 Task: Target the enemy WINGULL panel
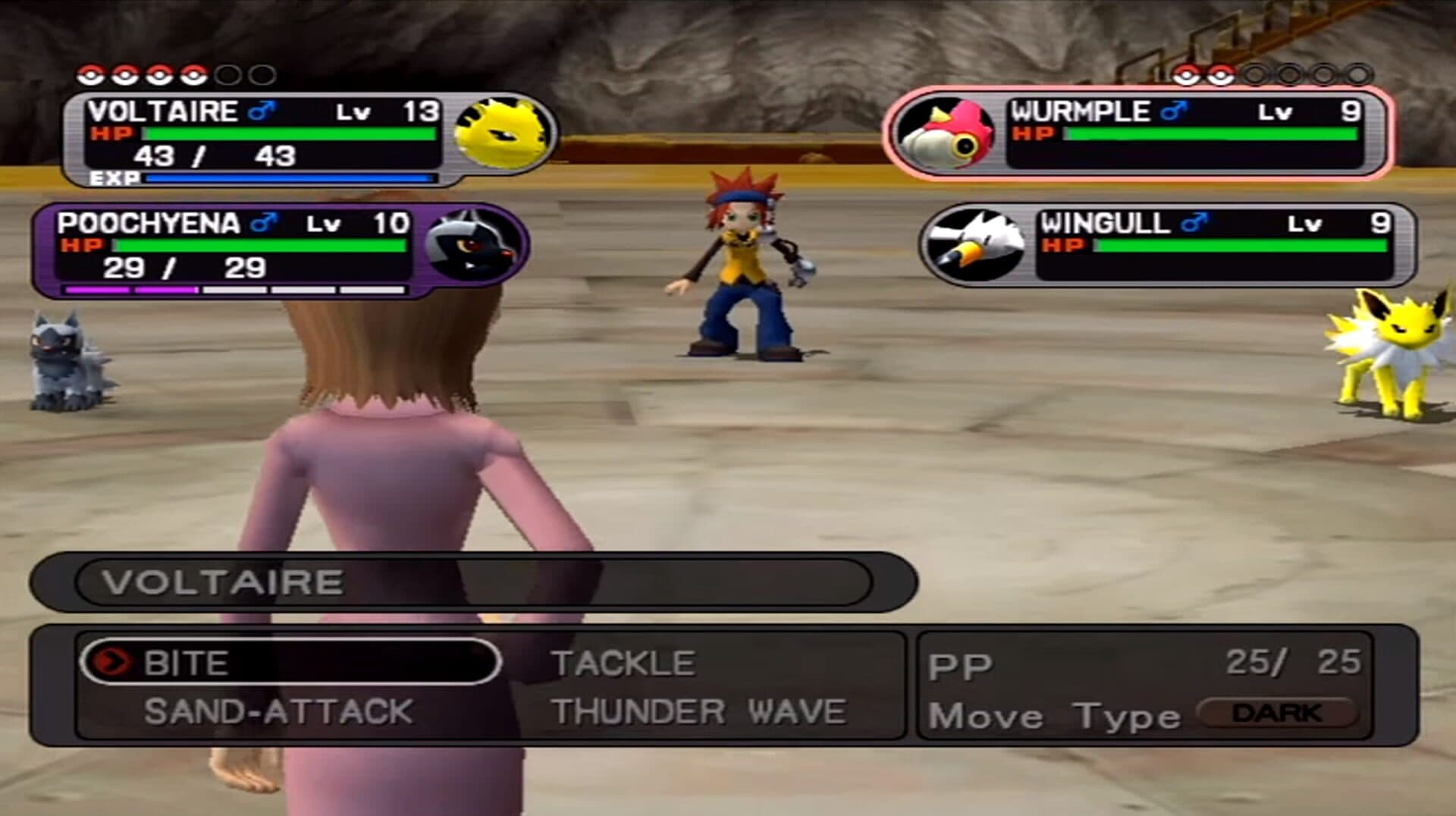coord(1168,244)
